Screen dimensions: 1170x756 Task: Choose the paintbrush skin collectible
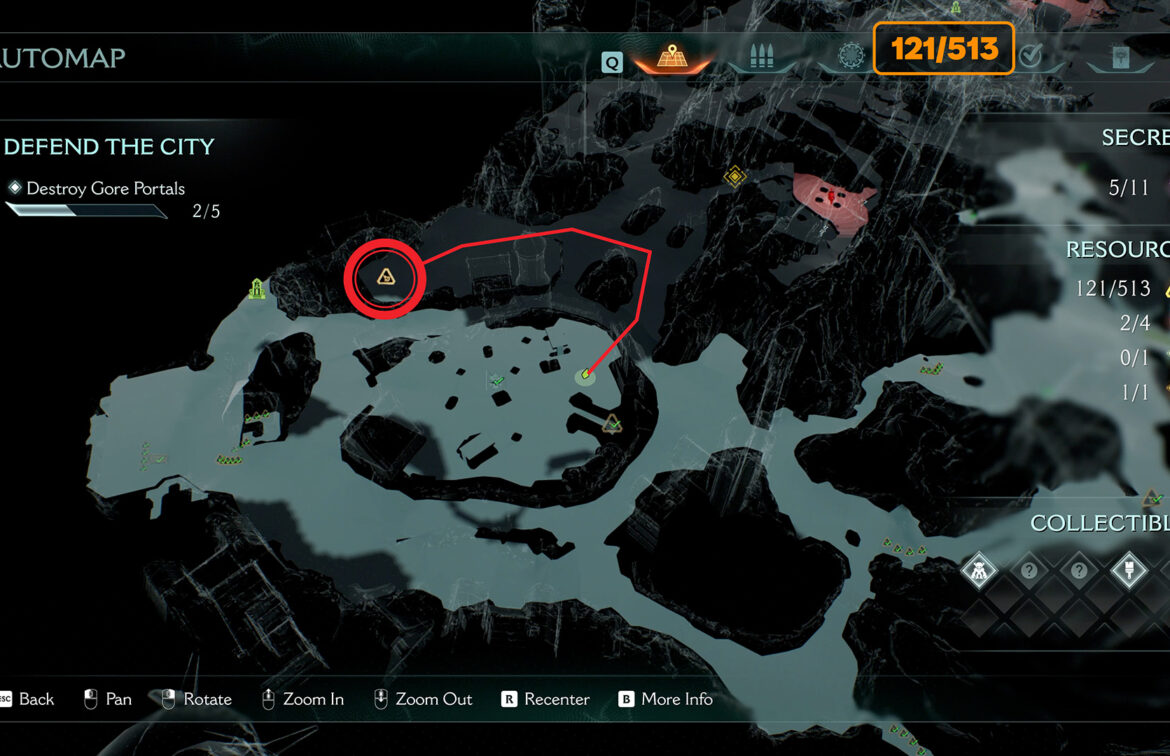click(x=1130, y=572)
